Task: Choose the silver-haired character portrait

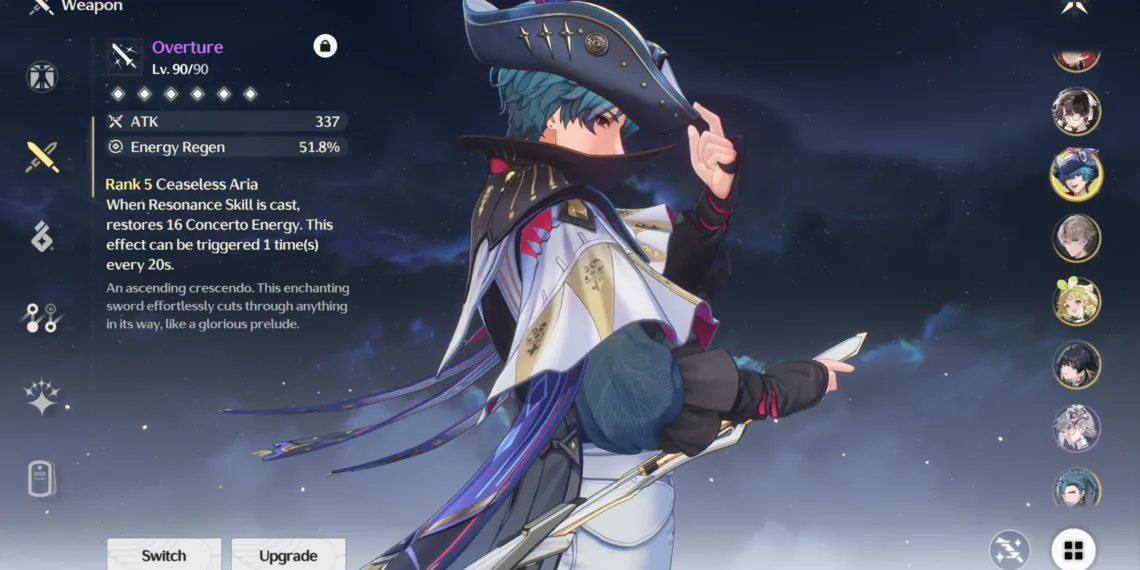Action: point(1076,428)
